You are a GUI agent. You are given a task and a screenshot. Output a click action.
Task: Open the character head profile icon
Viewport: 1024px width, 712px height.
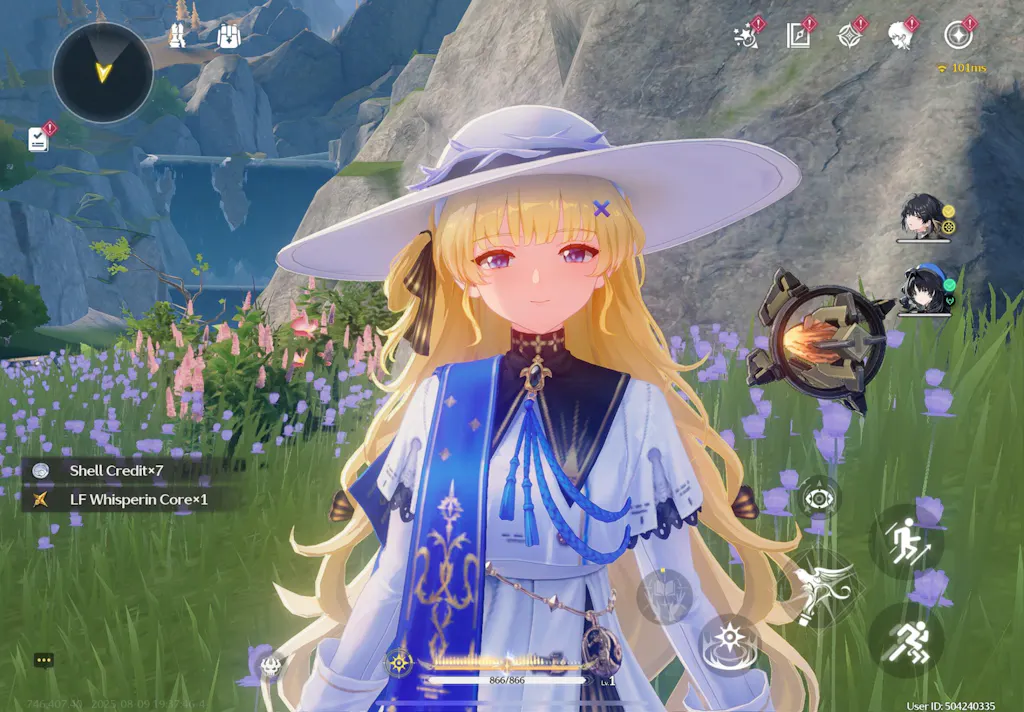point(901,36)
